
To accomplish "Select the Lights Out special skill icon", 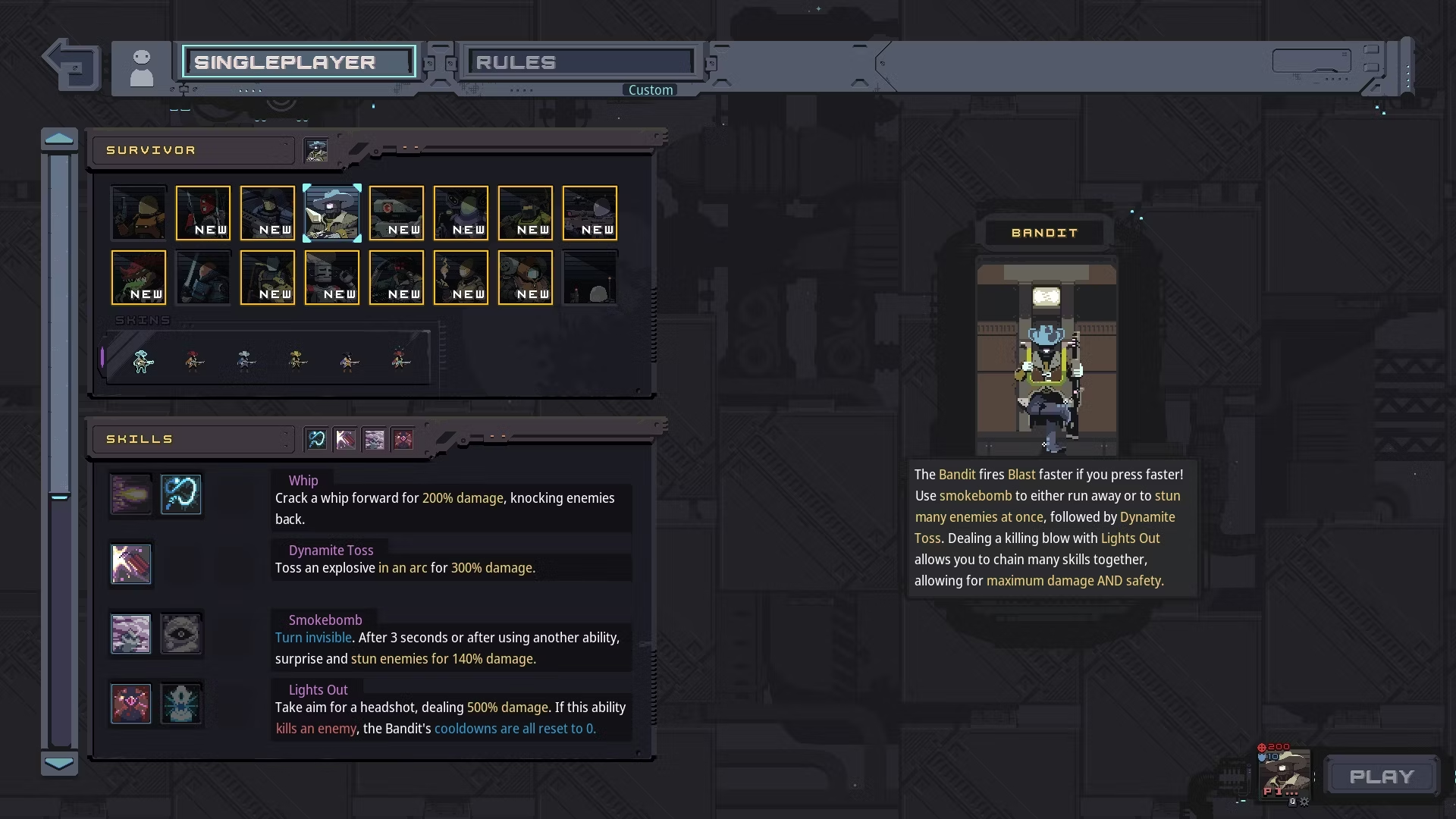I will [x=131, y=704].
